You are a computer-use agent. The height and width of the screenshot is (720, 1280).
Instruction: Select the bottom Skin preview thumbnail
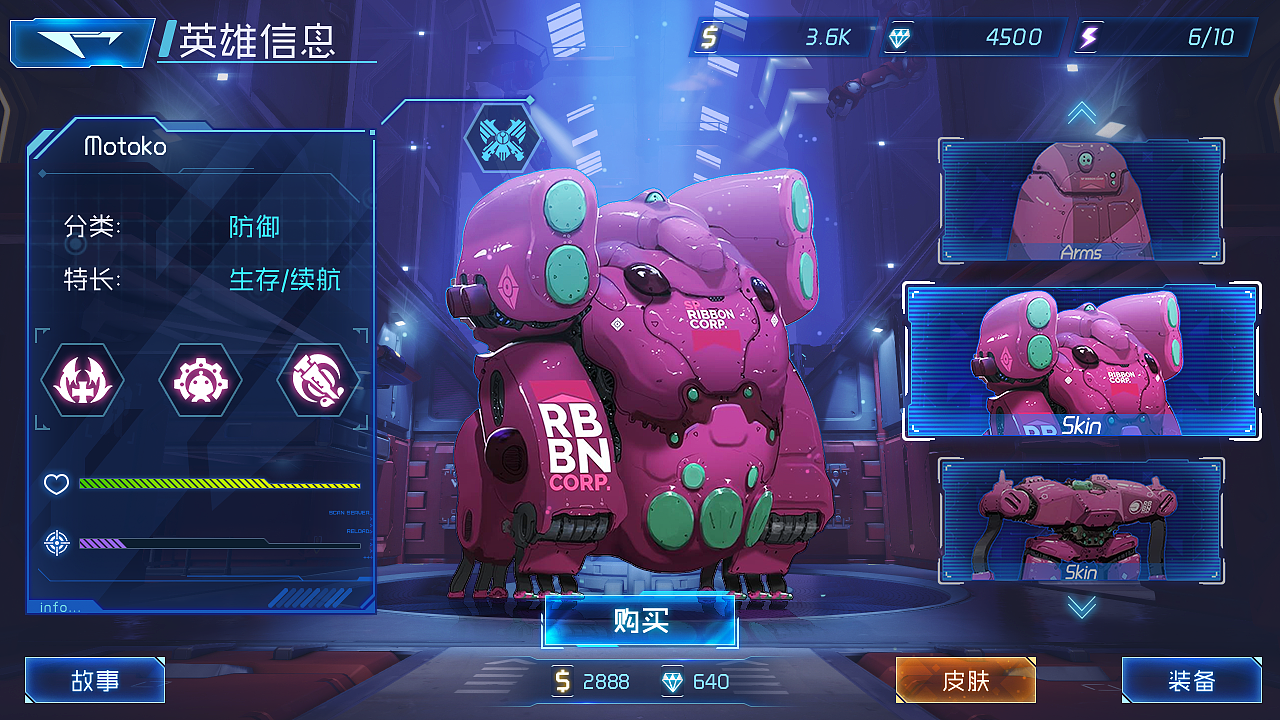1081,521
